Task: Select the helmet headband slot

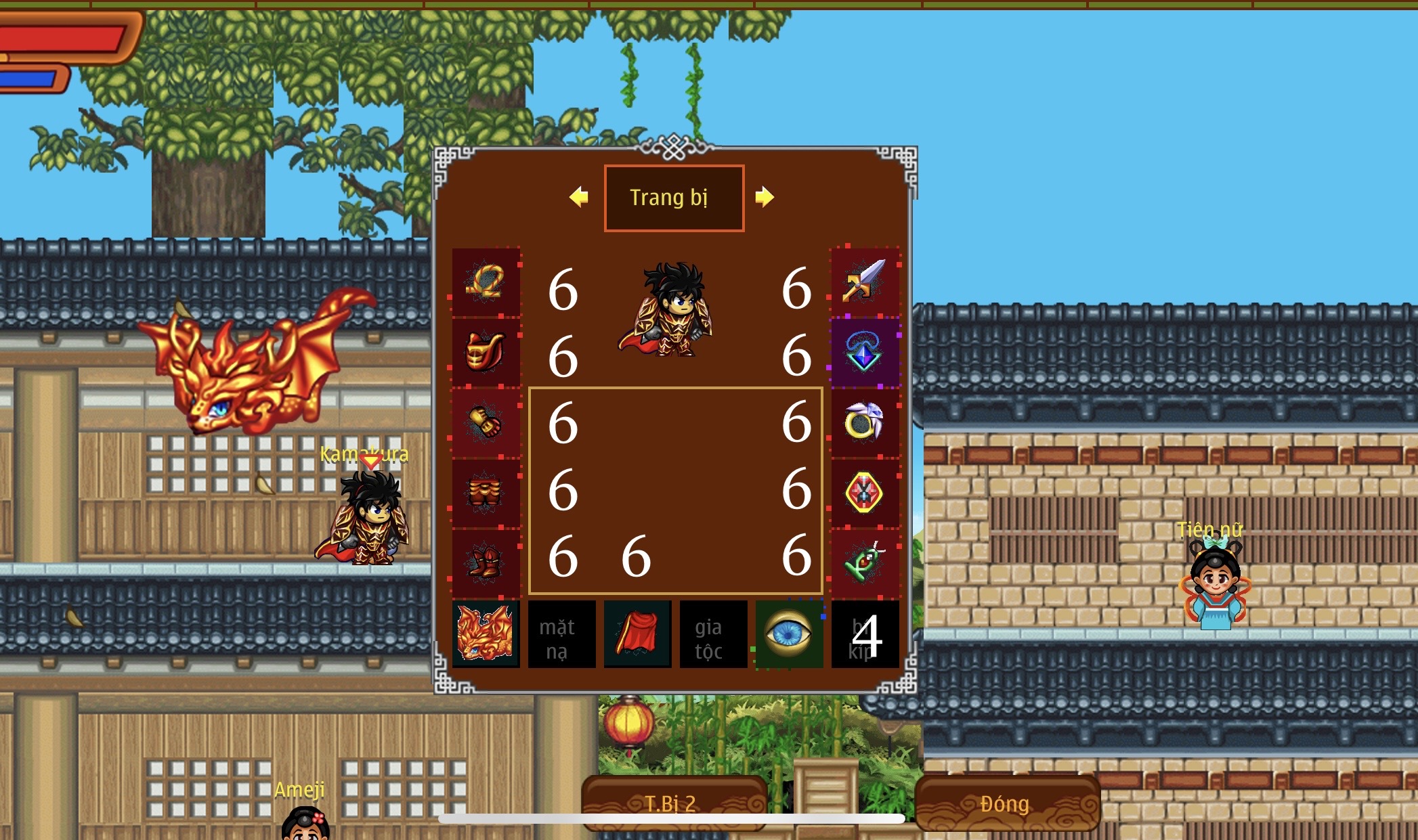Action: [486, 282]
